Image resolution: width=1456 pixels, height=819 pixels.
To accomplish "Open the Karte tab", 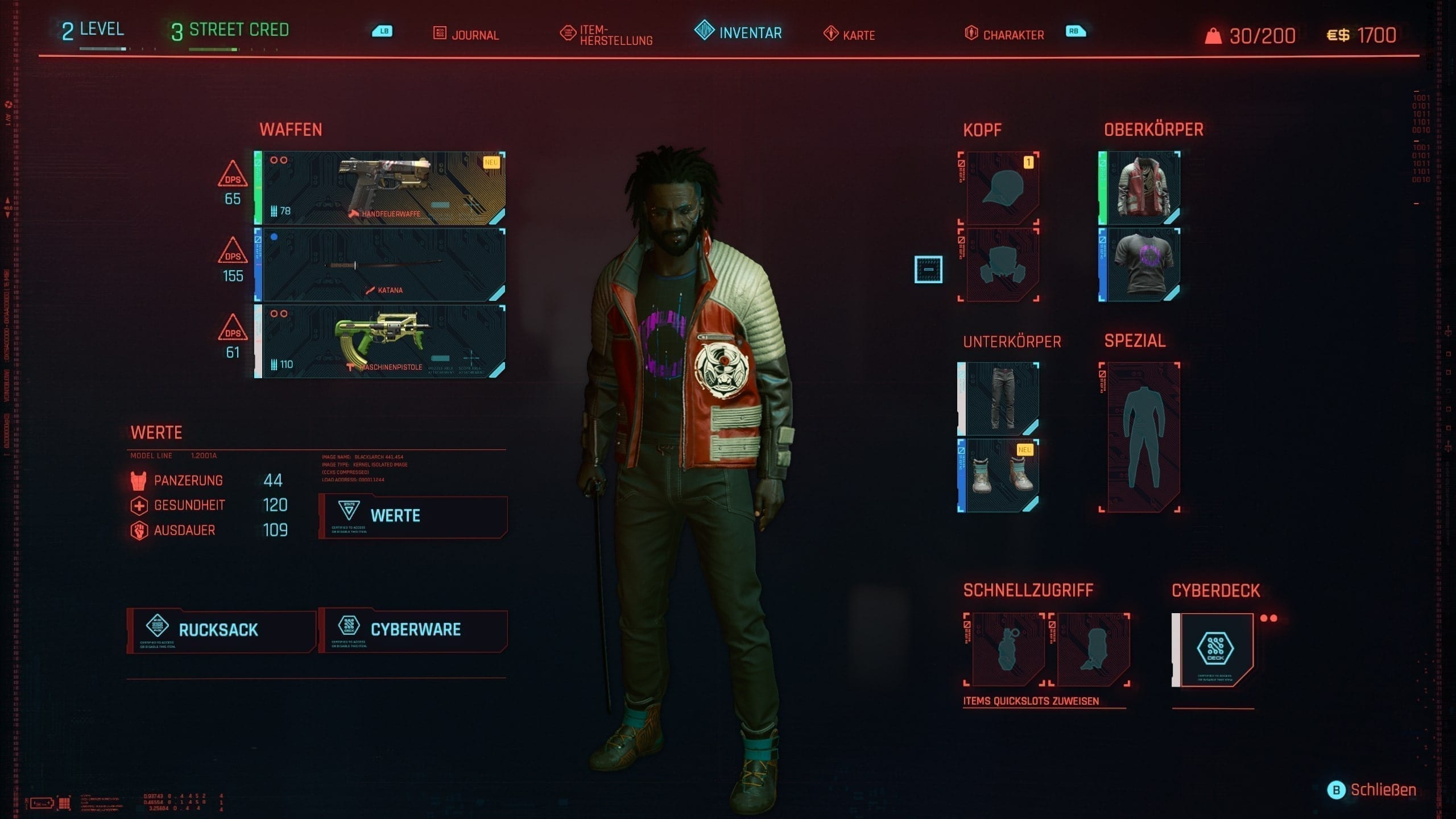I will 849,35.
